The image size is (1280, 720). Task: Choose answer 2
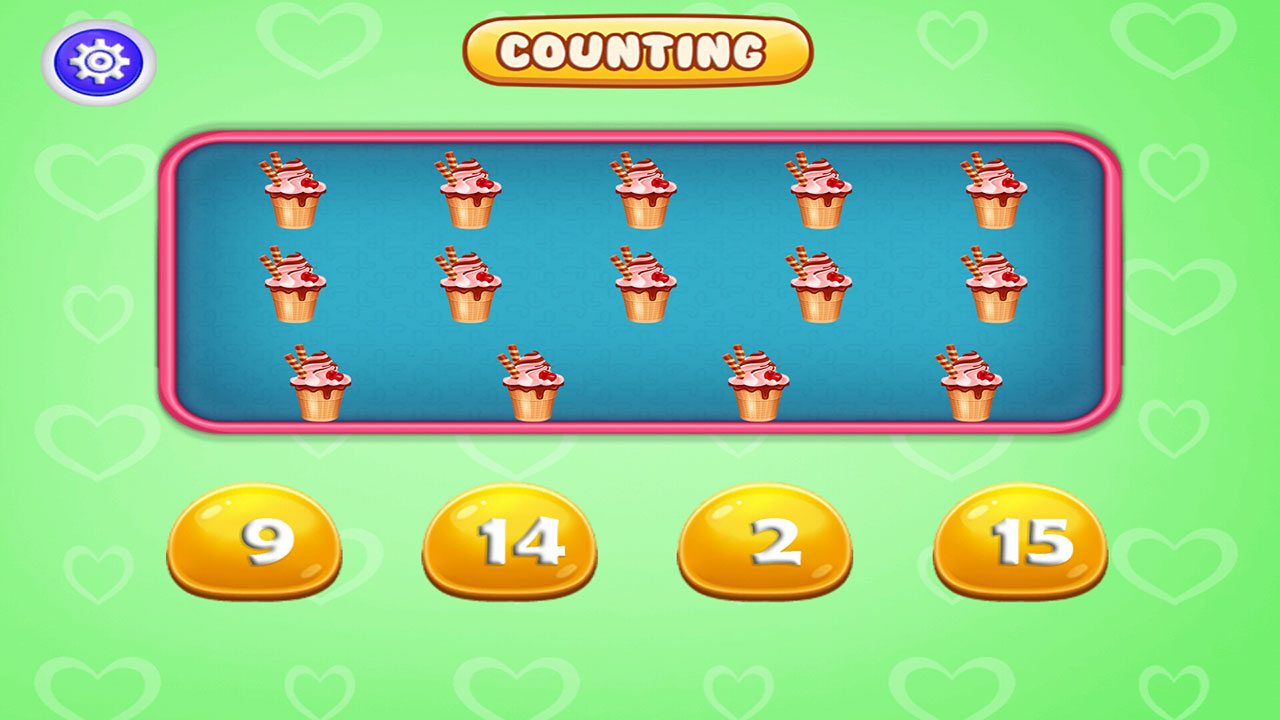767,540
